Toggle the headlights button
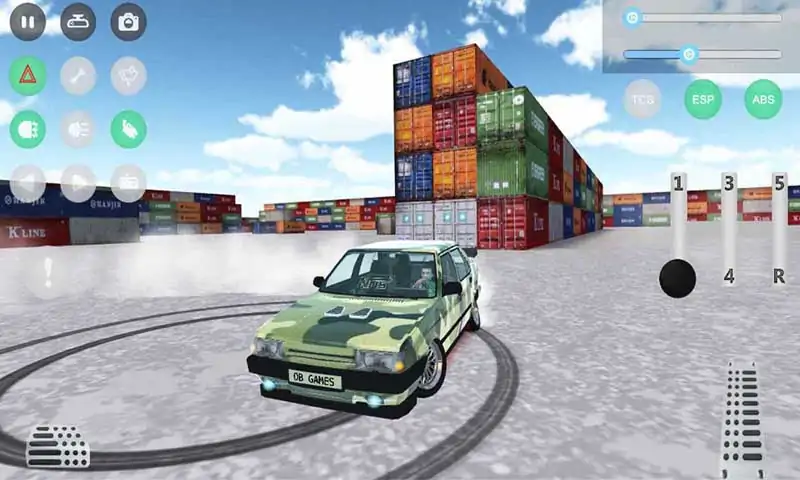This screenshot has height=480, width=800. [x=28, y=129]
